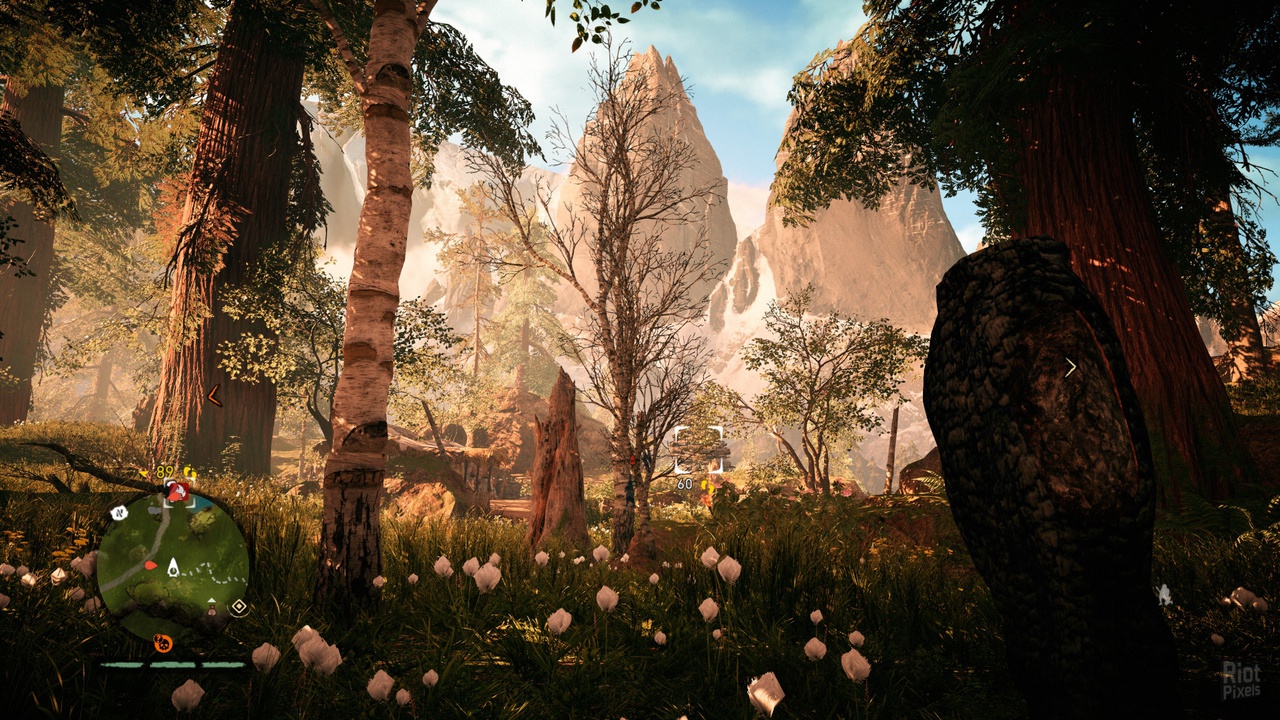
Task: Click the bracketed red target marker atop minimap
Action: [177, 491]
